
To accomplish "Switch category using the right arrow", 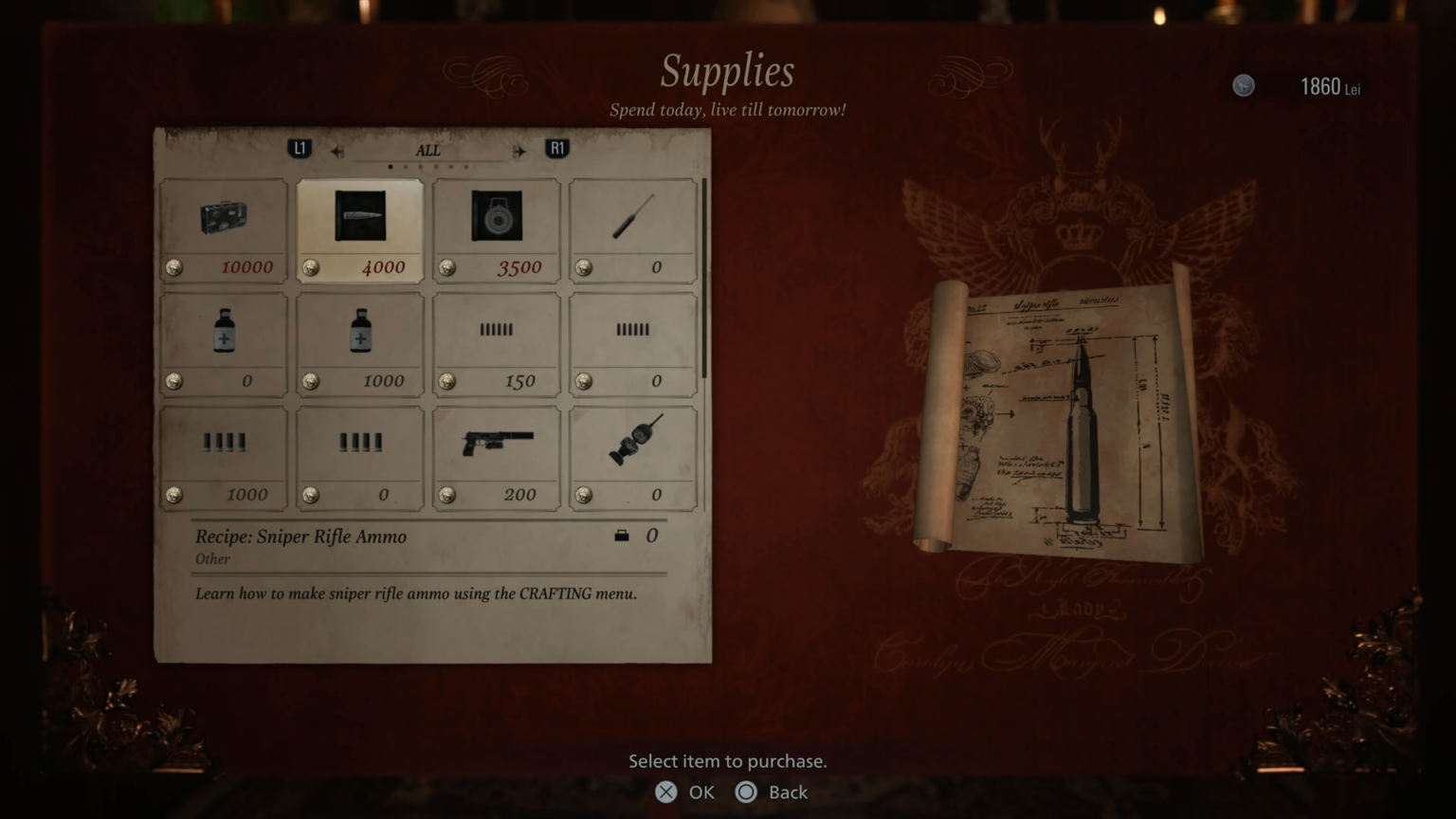I will coord(519,150).
